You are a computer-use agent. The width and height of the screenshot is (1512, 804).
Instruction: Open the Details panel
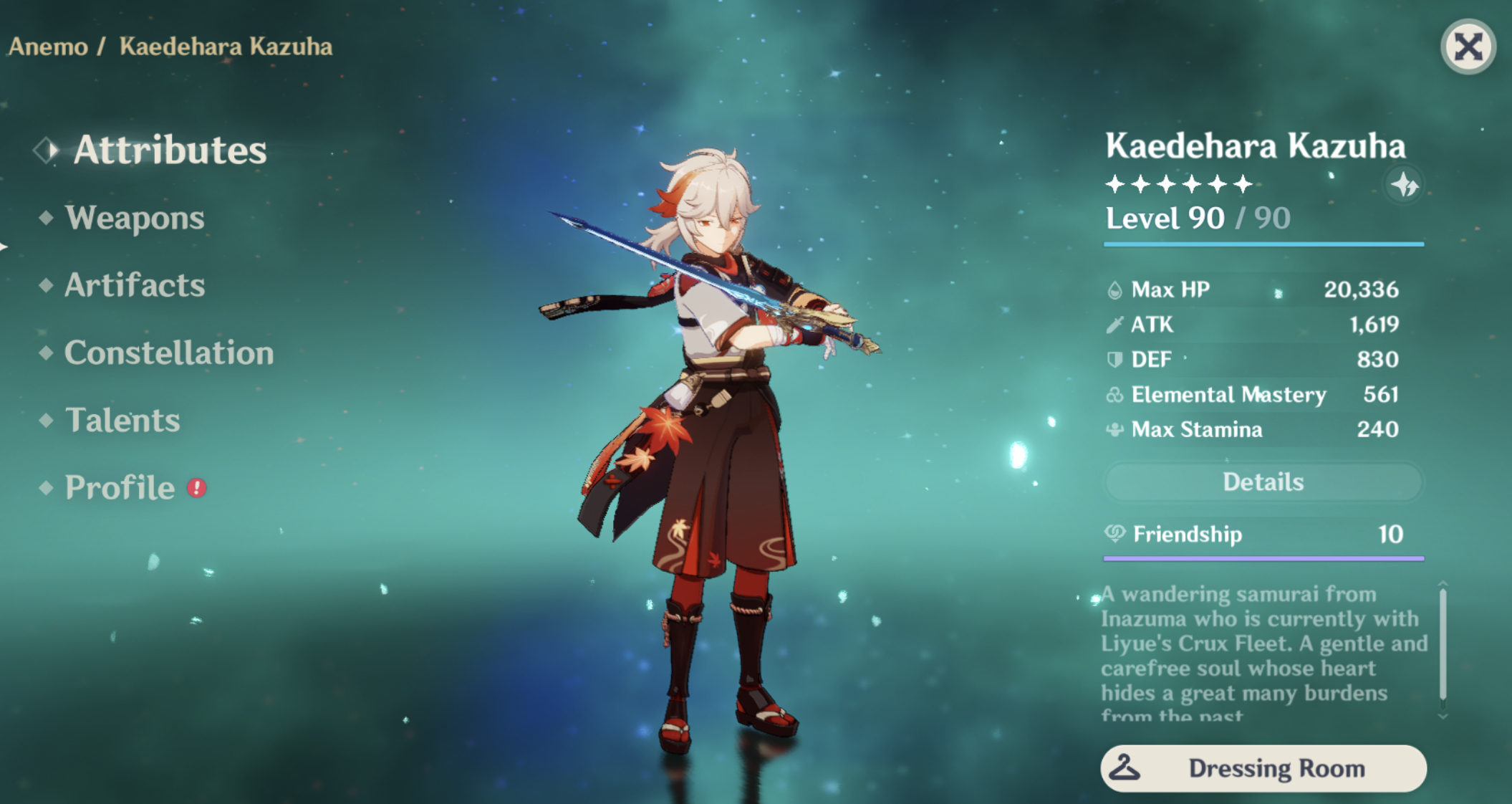click(1263, 482)
